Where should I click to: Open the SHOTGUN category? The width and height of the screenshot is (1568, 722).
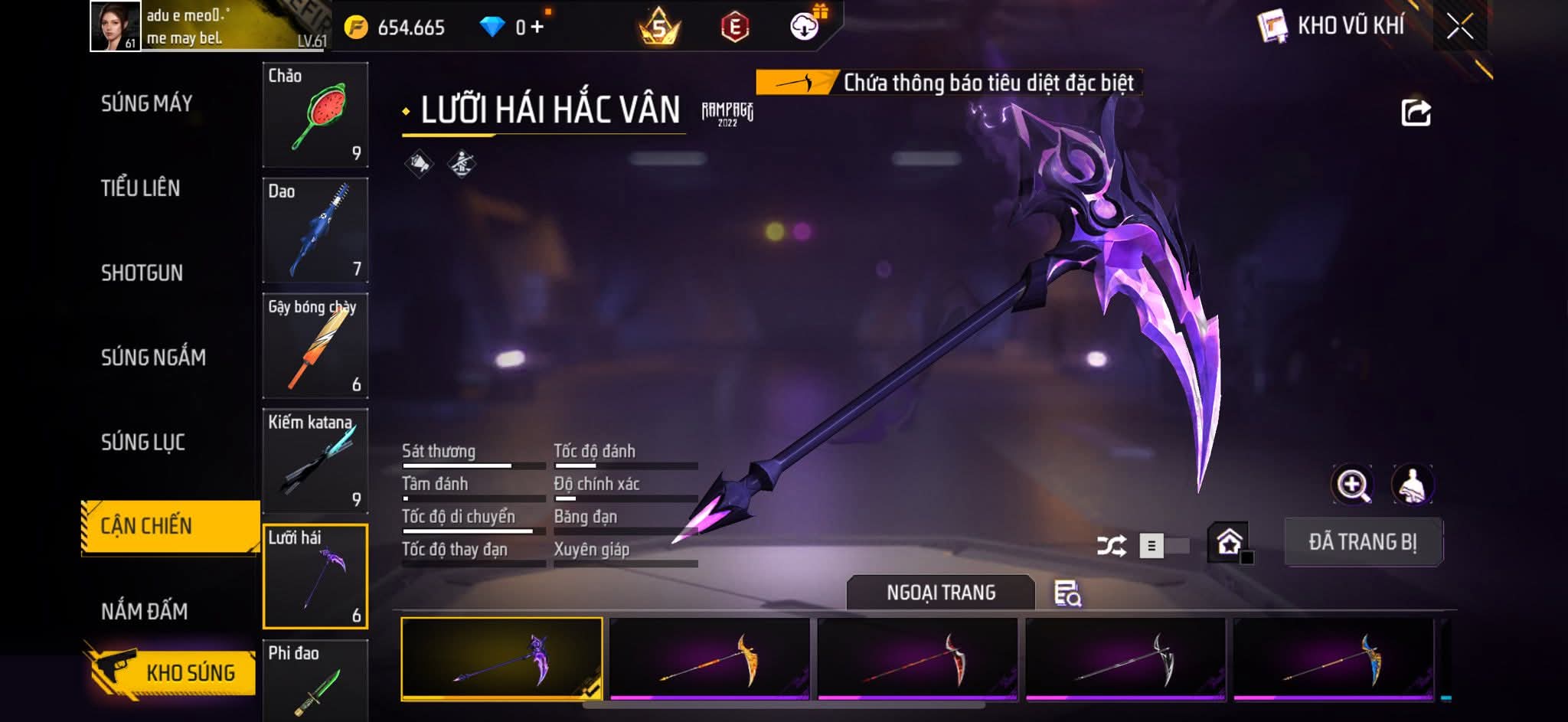point(142,273)
